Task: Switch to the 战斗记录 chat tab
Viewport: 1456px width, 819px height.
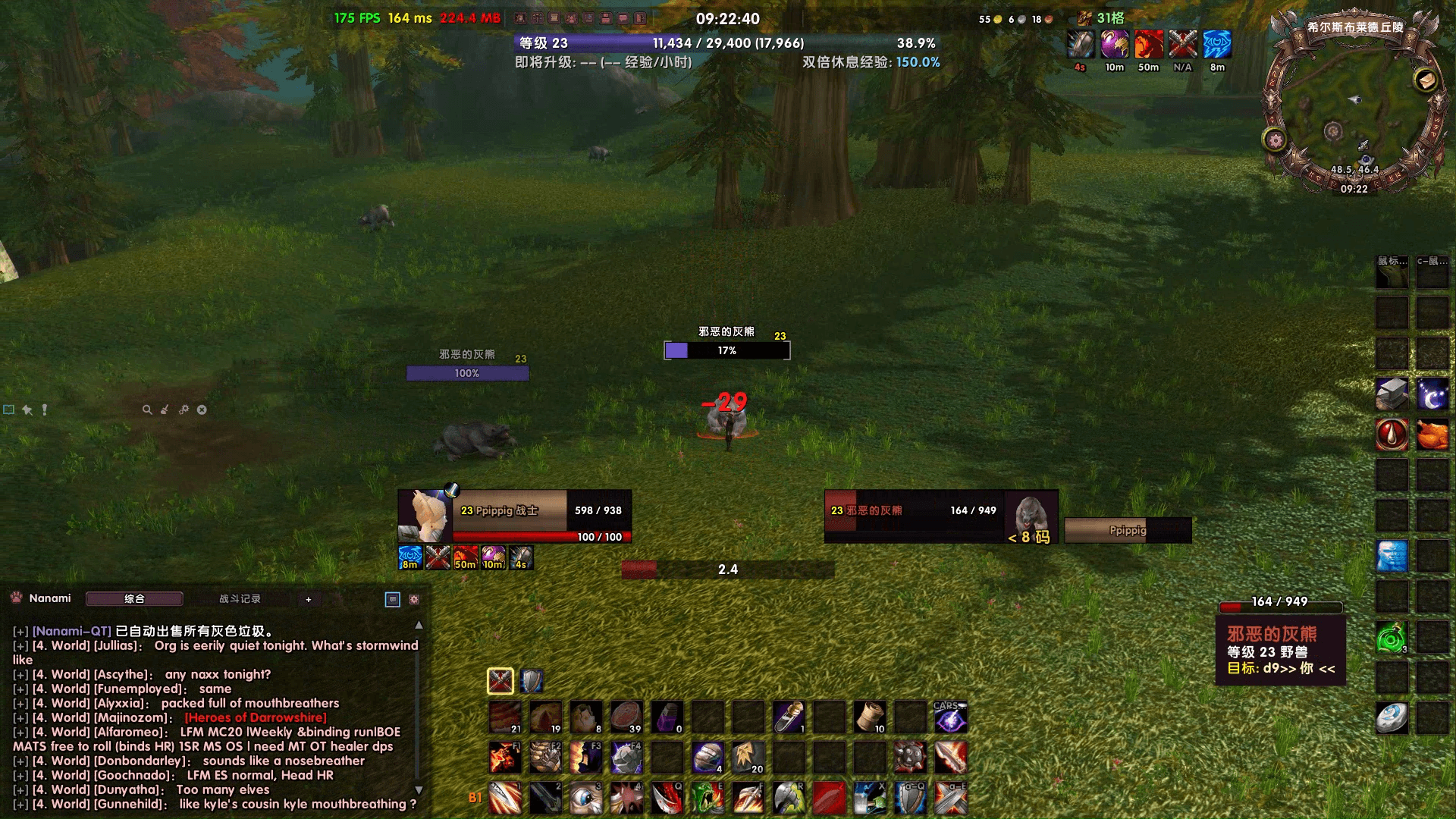Action: point(240,599)
